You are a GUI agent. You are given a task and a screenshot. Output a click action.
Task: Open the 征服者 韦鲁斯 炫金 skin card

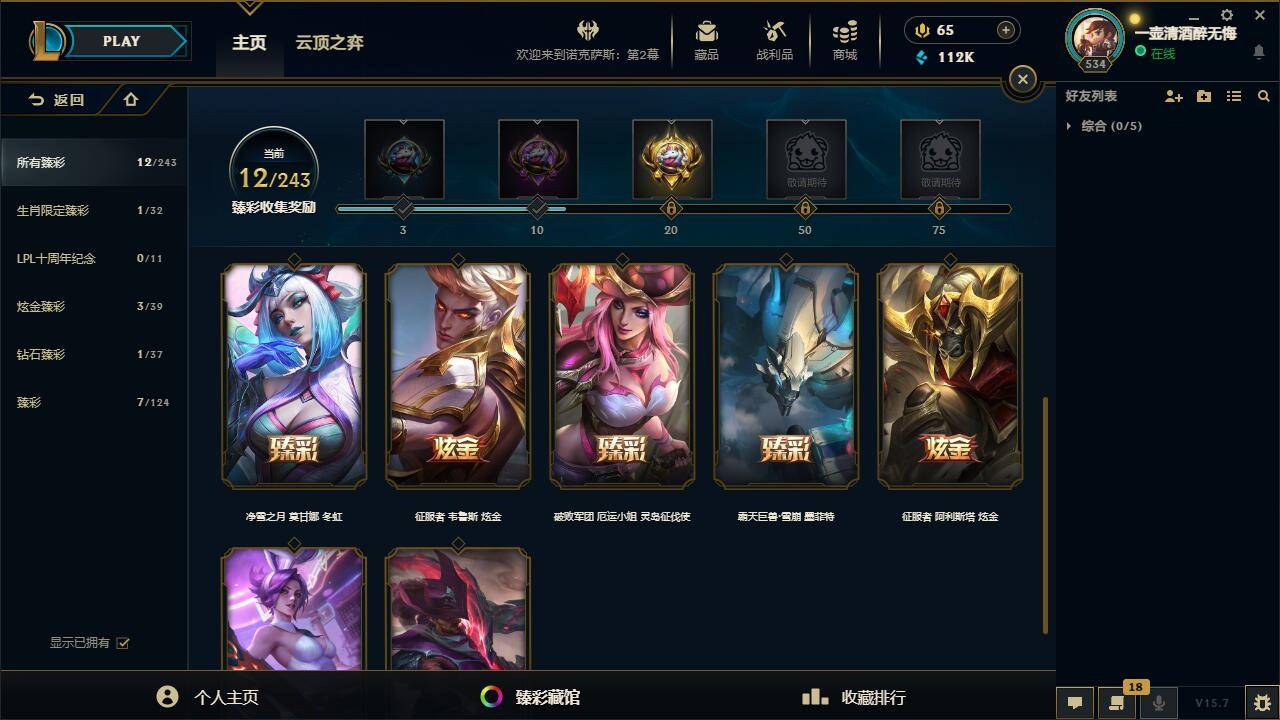point(457,375)
